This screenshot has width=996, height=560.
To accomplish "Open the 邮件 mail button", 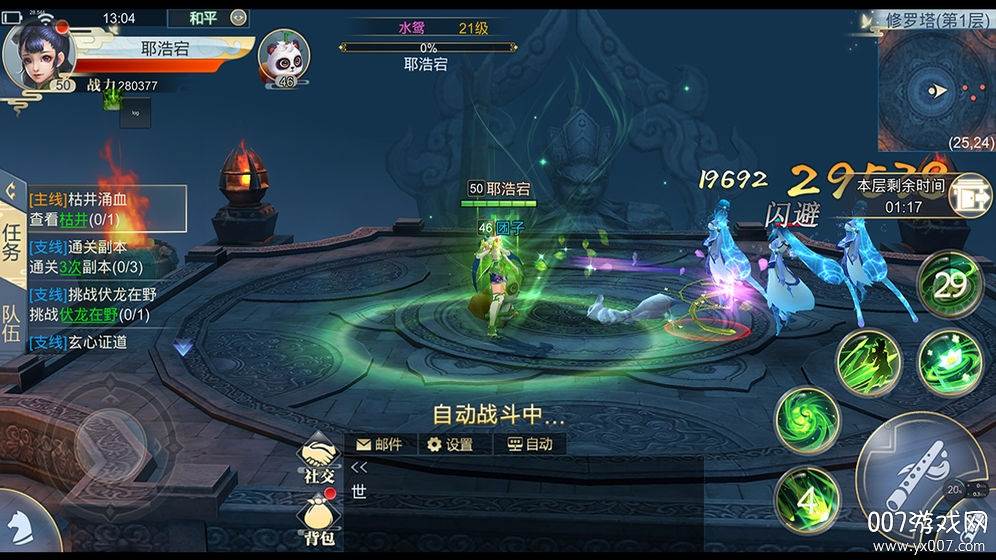I will click(378, 444).
